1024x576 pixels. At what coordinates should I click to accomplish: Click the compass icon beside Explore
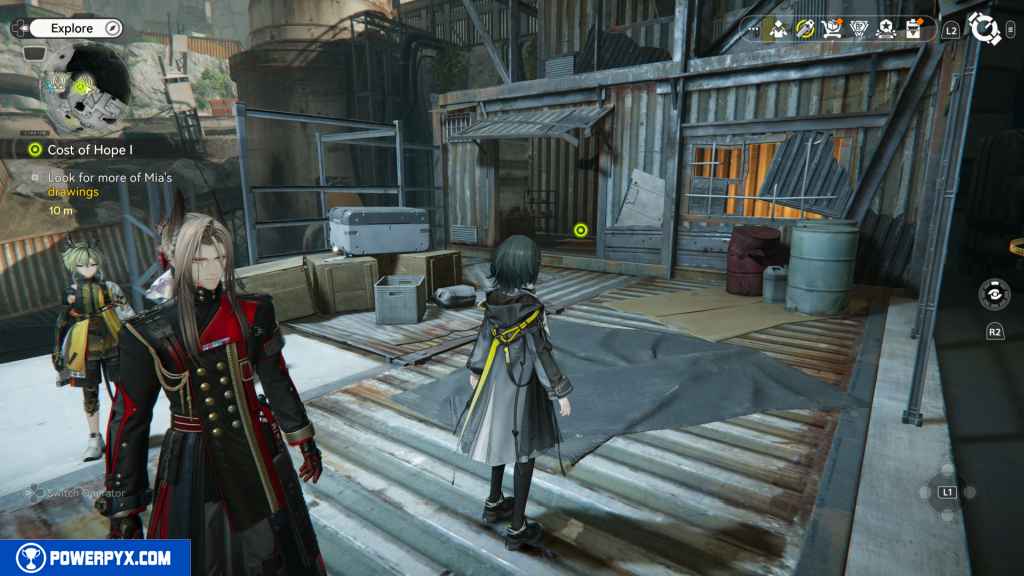click(112, 29)
